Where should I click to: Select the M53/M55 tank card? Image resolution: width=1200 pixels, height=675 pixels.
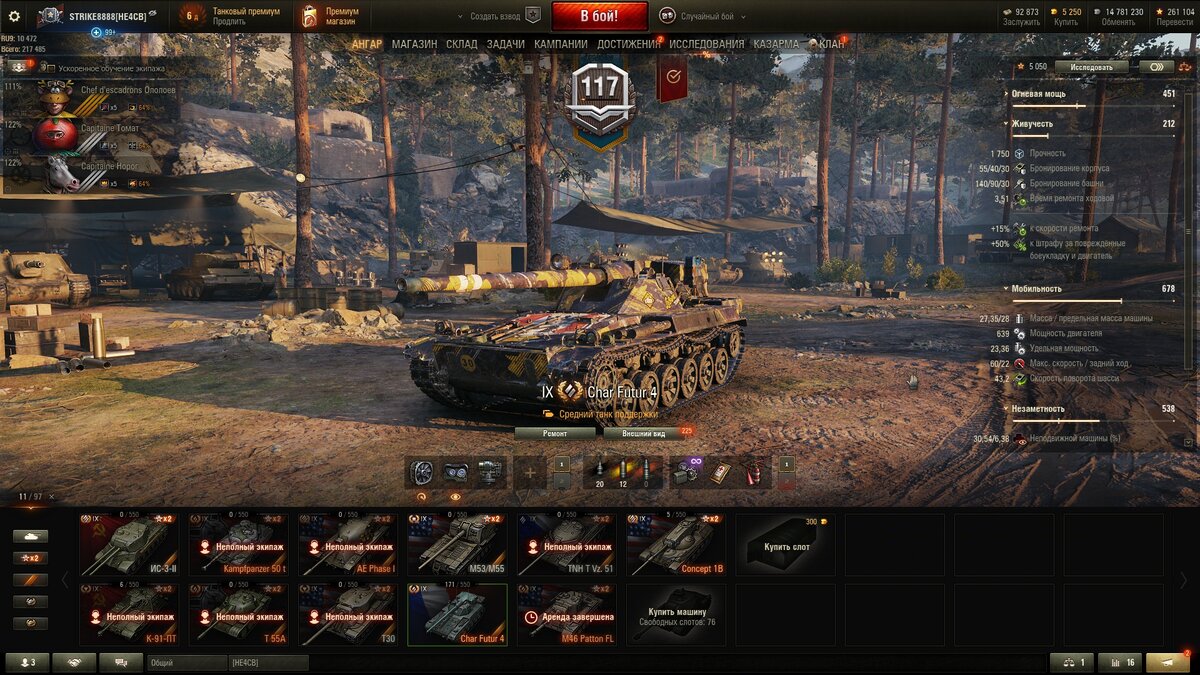pos(457,544)
